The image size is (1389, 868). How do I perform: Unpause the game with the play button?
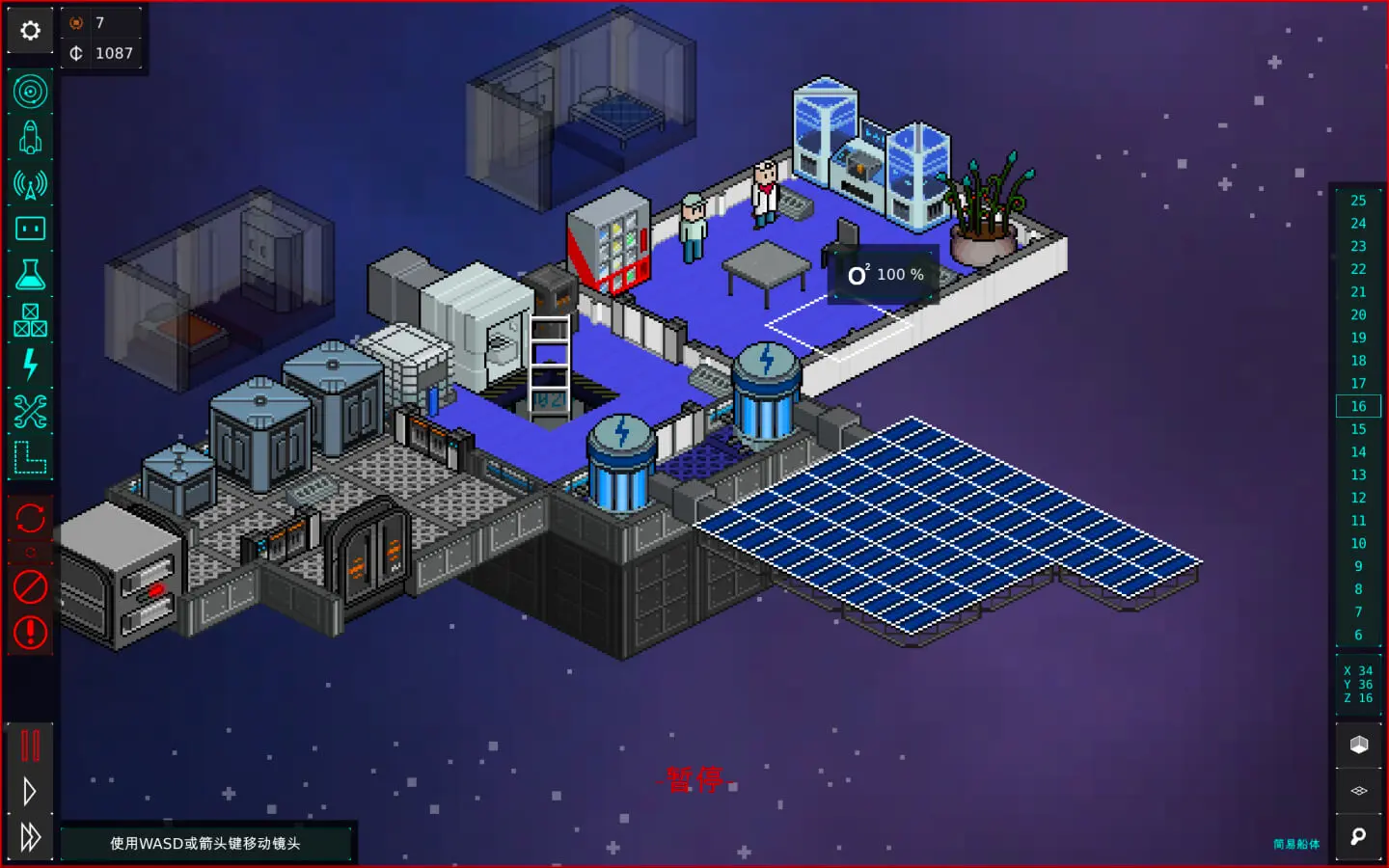(x=30, y=790)
